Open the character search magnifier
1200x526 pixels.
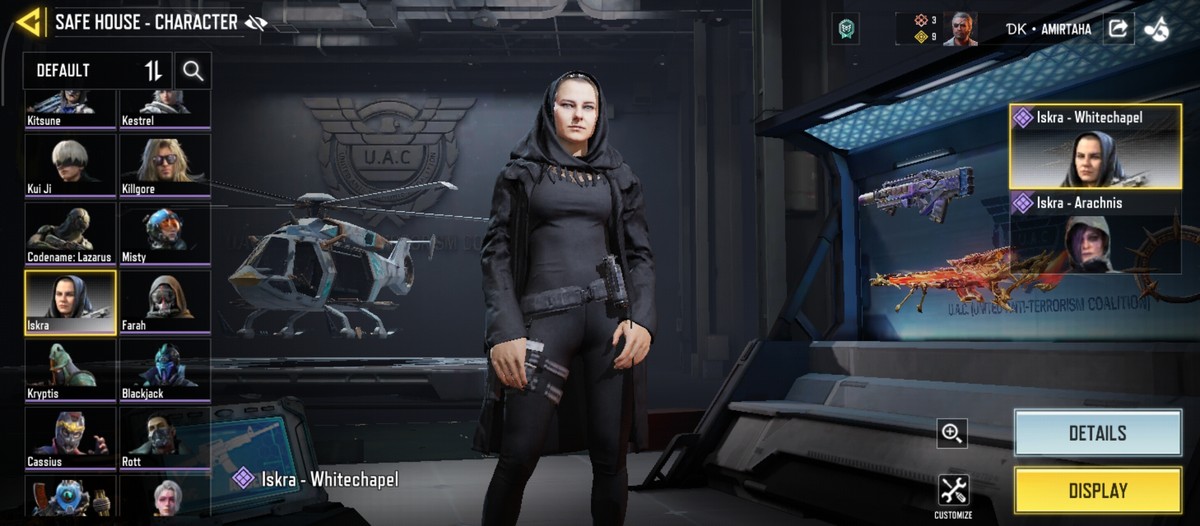point(193,71)
